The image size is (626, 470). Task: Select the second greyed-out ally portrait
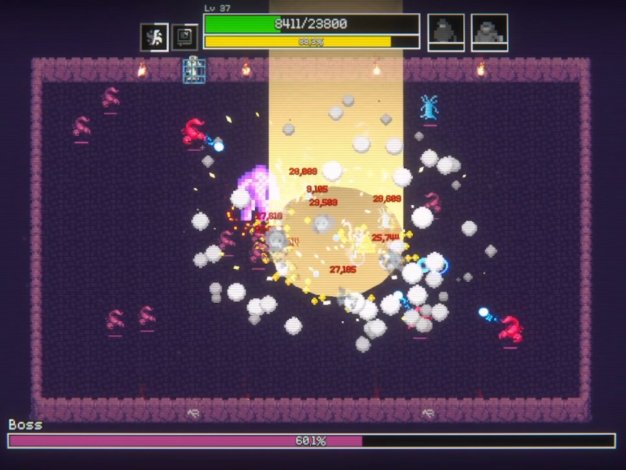[x=489, y=32]
